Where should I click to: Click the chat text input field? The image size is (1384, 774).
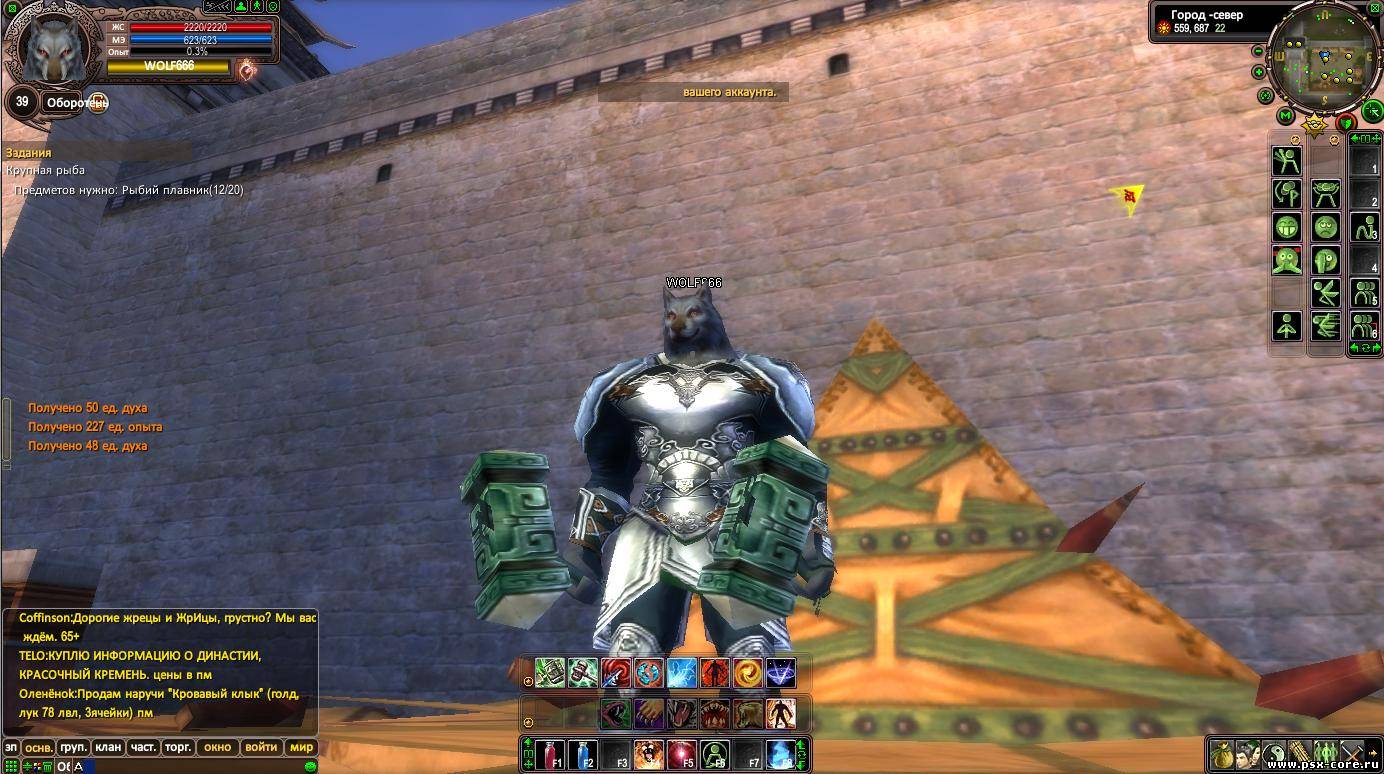[x=190, y=767]
